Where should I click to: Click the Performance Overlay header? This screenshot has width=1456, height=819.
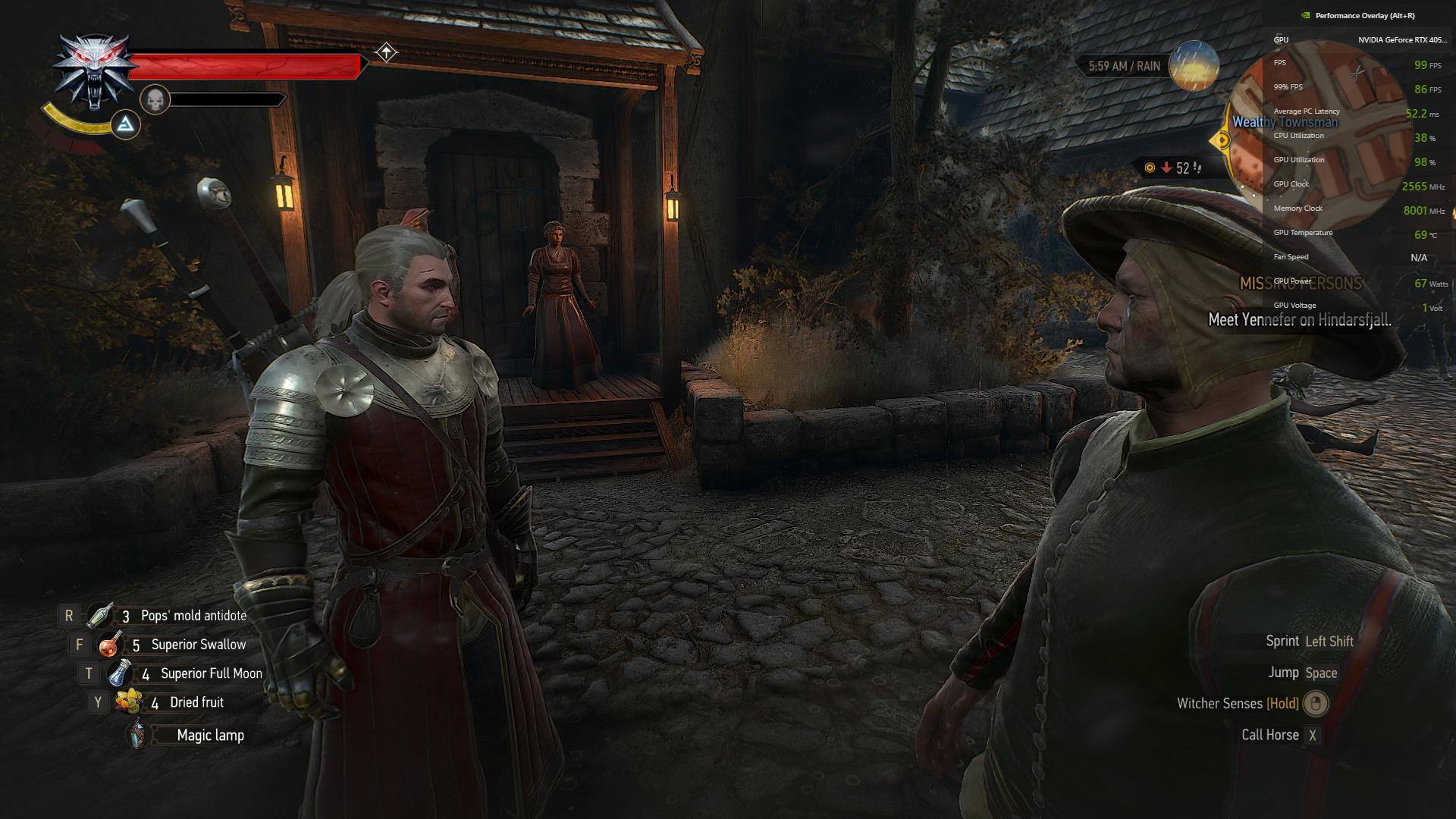[x=1364, y=15]
